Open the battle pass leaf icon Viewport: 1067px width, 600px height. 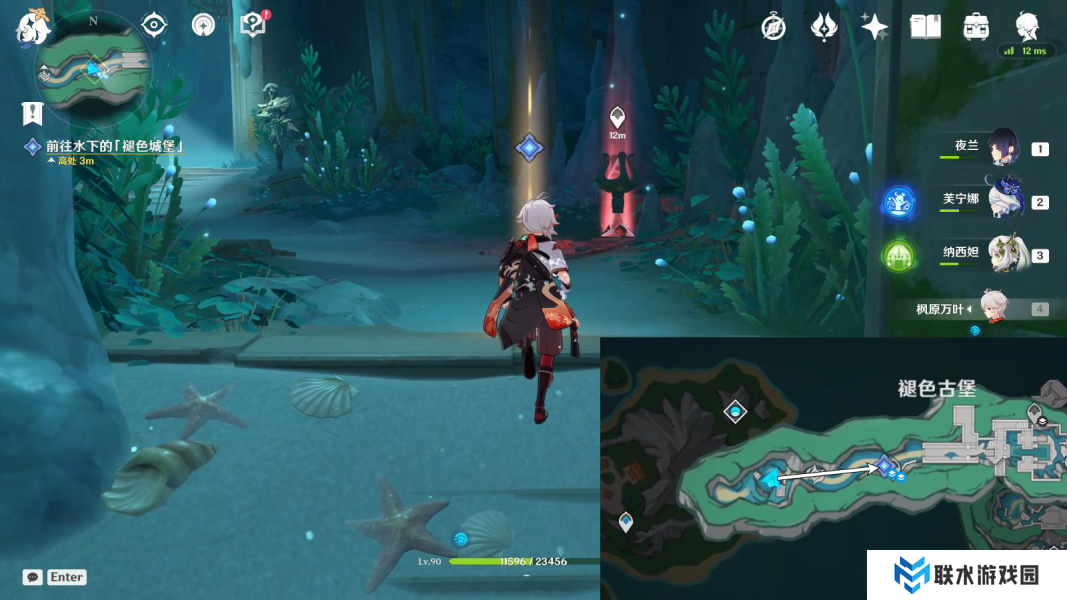[824, 27]
